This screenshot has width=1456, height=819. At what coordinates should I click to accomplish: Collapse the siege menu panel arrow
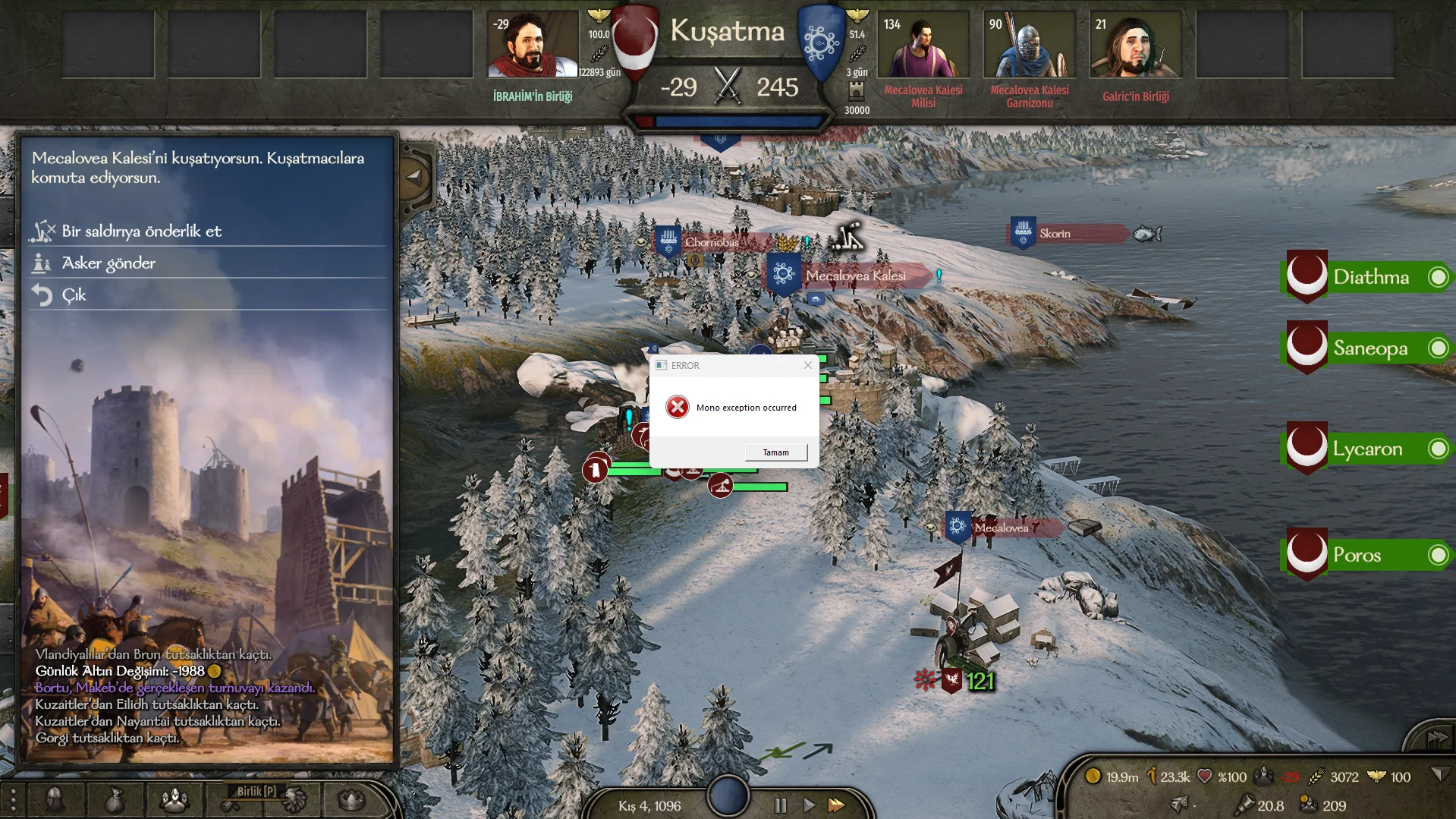414,177
